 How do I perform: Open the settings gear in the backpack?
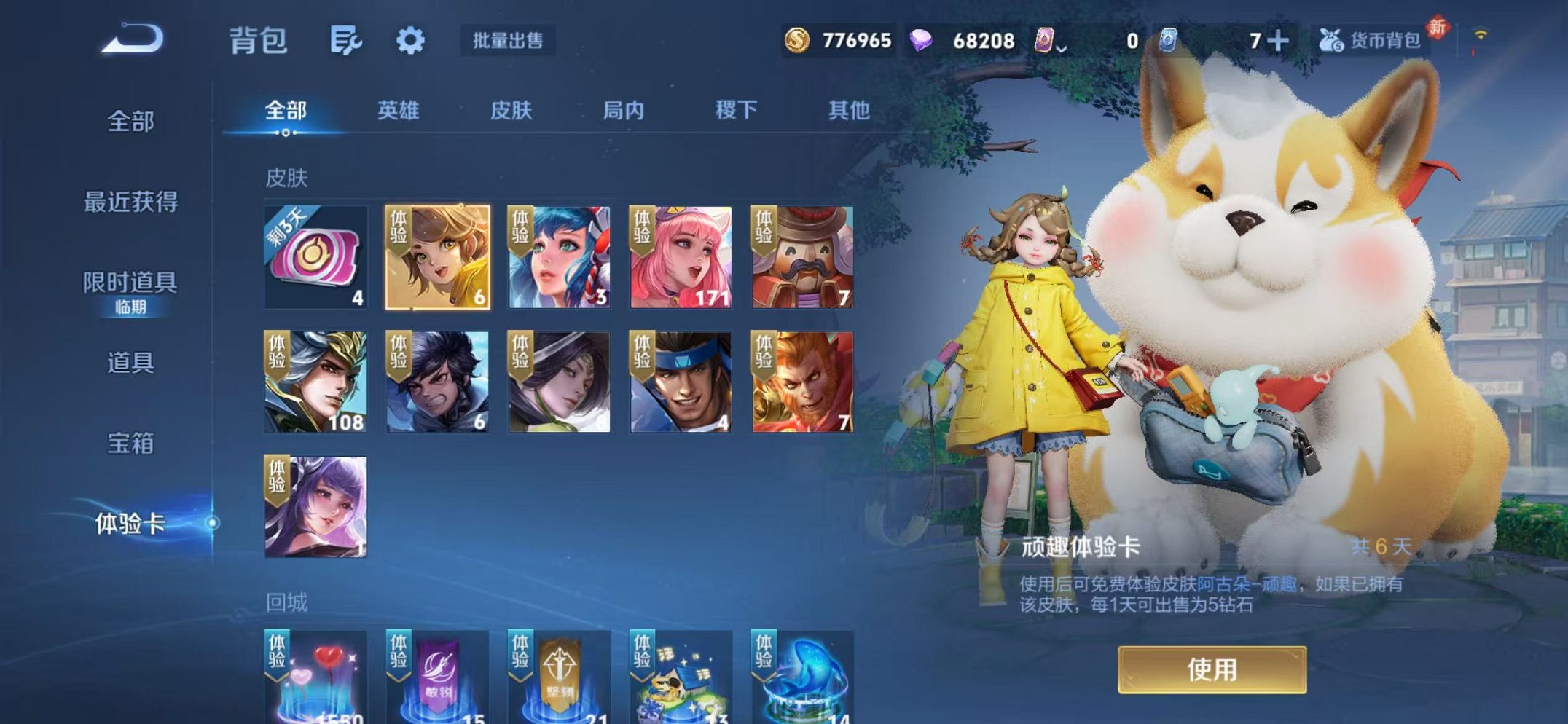click(x=410, y=42)
